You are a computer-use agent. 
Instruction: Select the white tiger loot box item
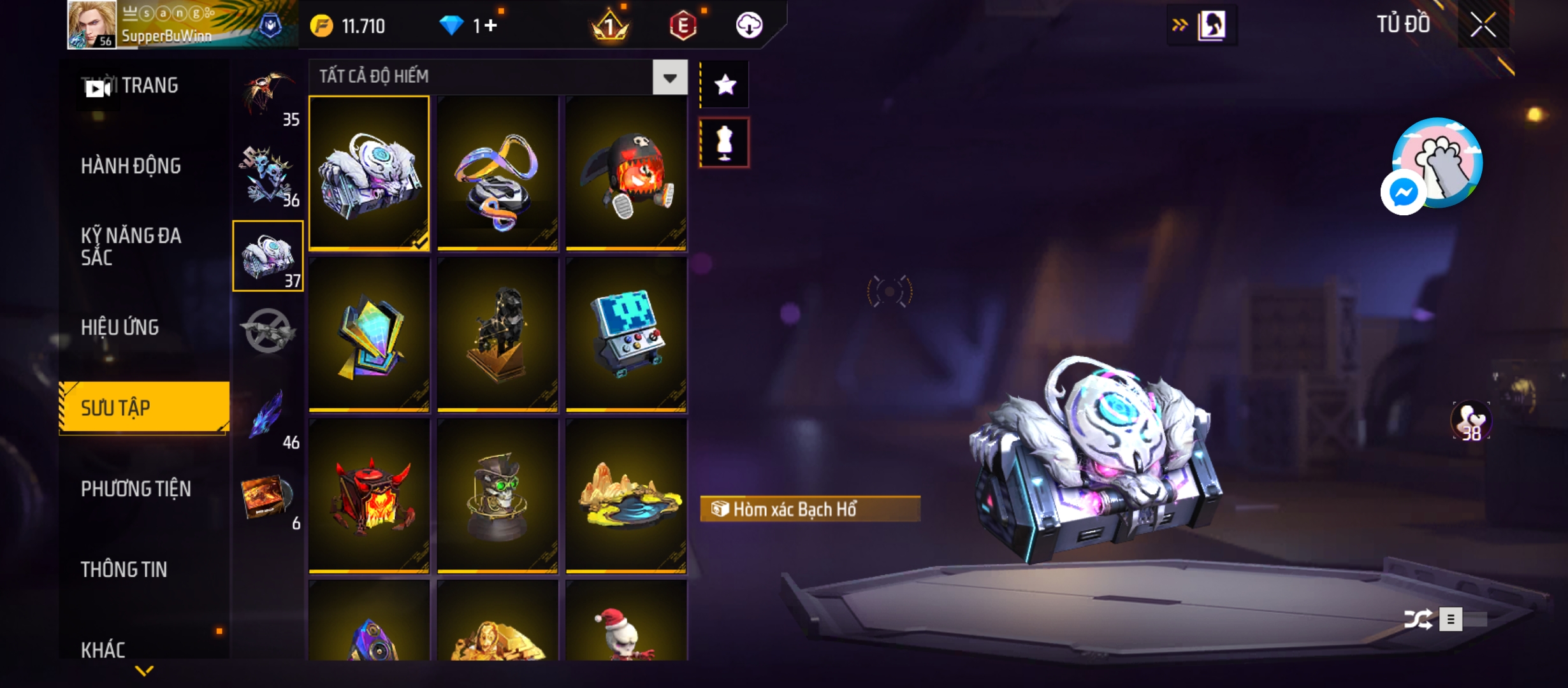(x=369, y=173)
